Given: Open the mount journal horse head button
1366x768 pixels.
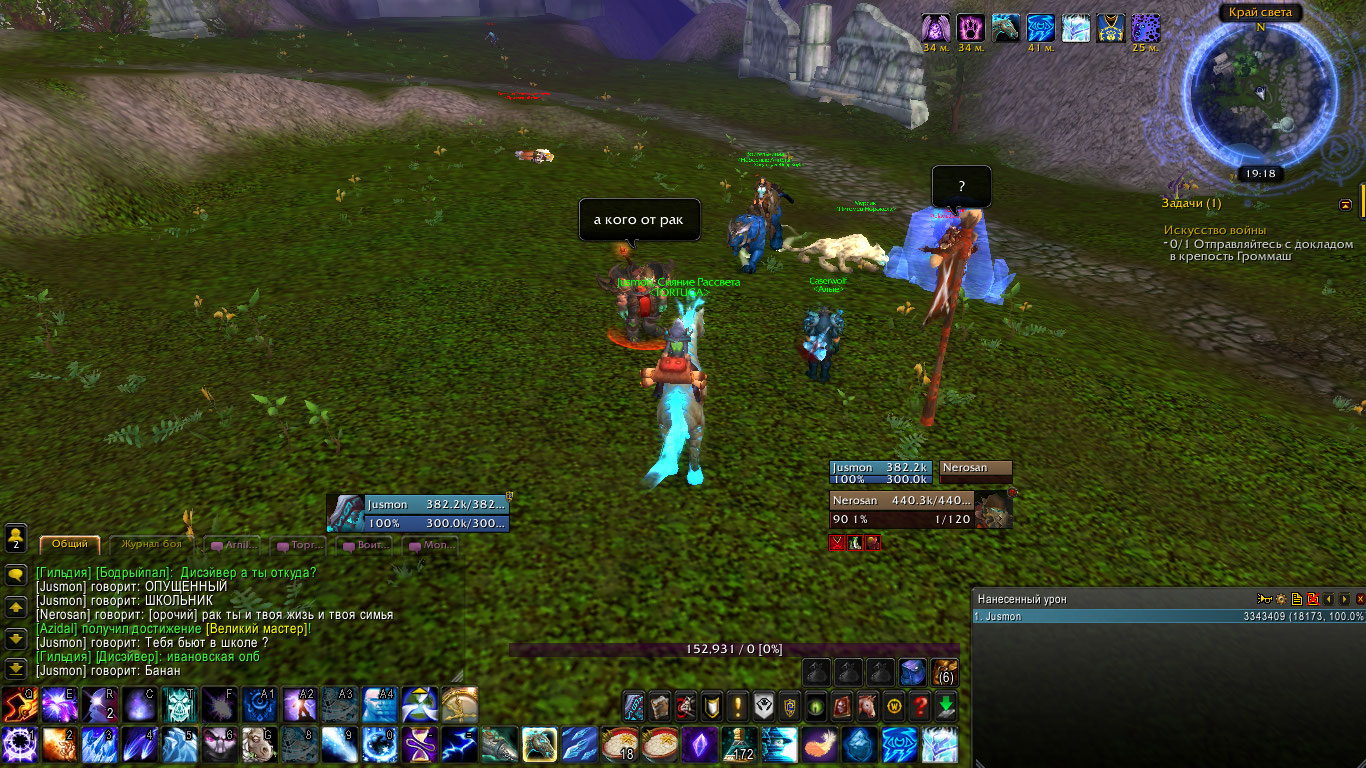Looking at the screenshot, I should tap(867, 705).
